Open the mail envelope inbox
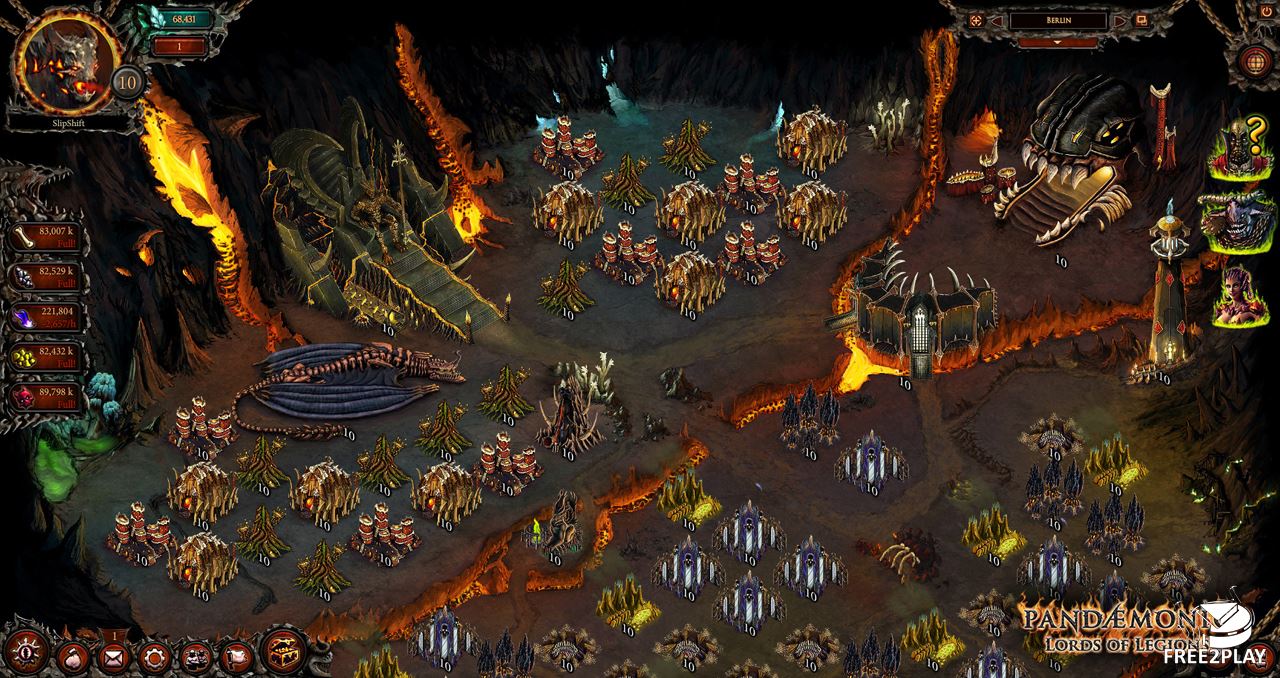 pos(113,658)
